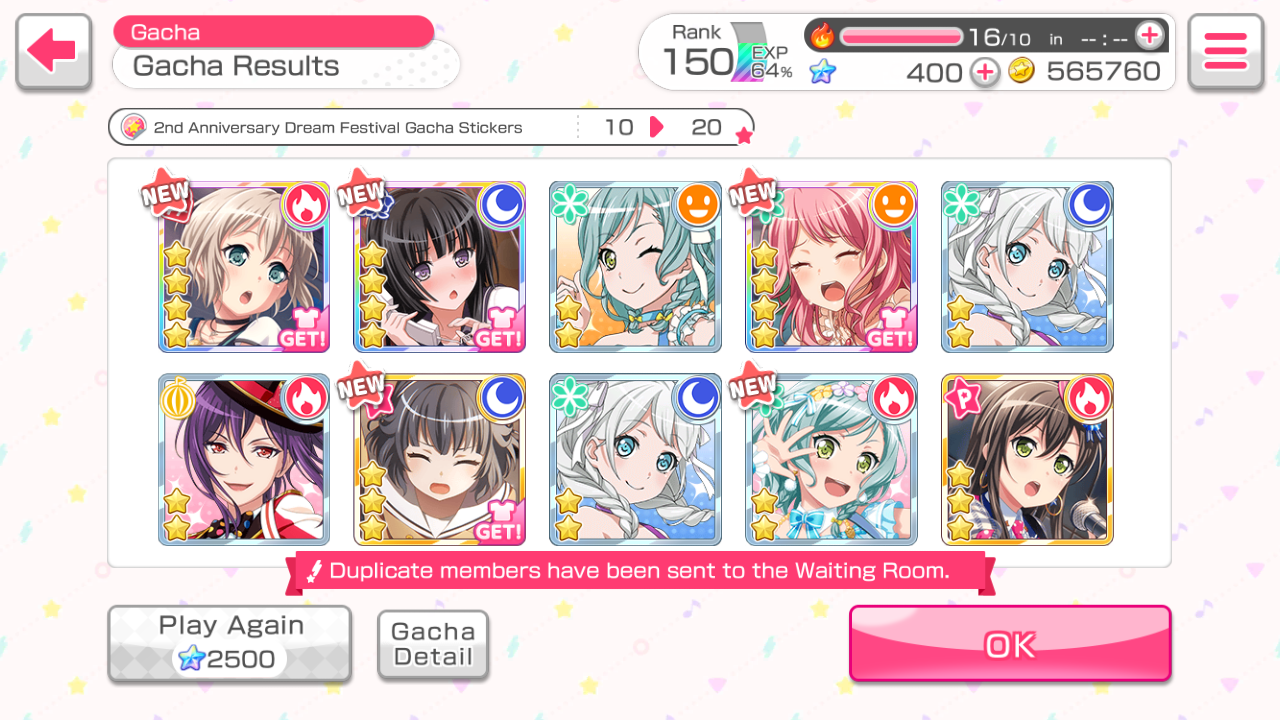Confirm results with the OK button
Viewport: 1280px width, 720px height.
(x=1009, y=644)
